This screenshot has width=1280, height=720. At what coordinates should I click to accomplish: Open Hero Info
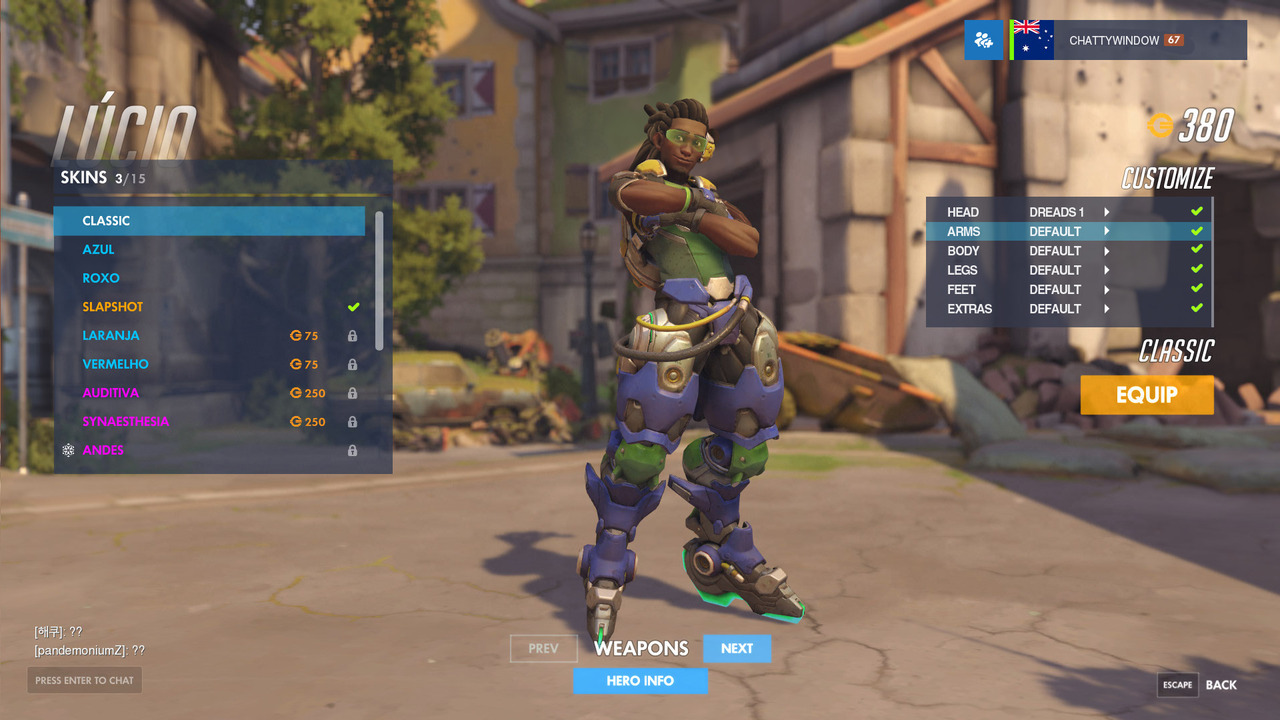(640, 681)
